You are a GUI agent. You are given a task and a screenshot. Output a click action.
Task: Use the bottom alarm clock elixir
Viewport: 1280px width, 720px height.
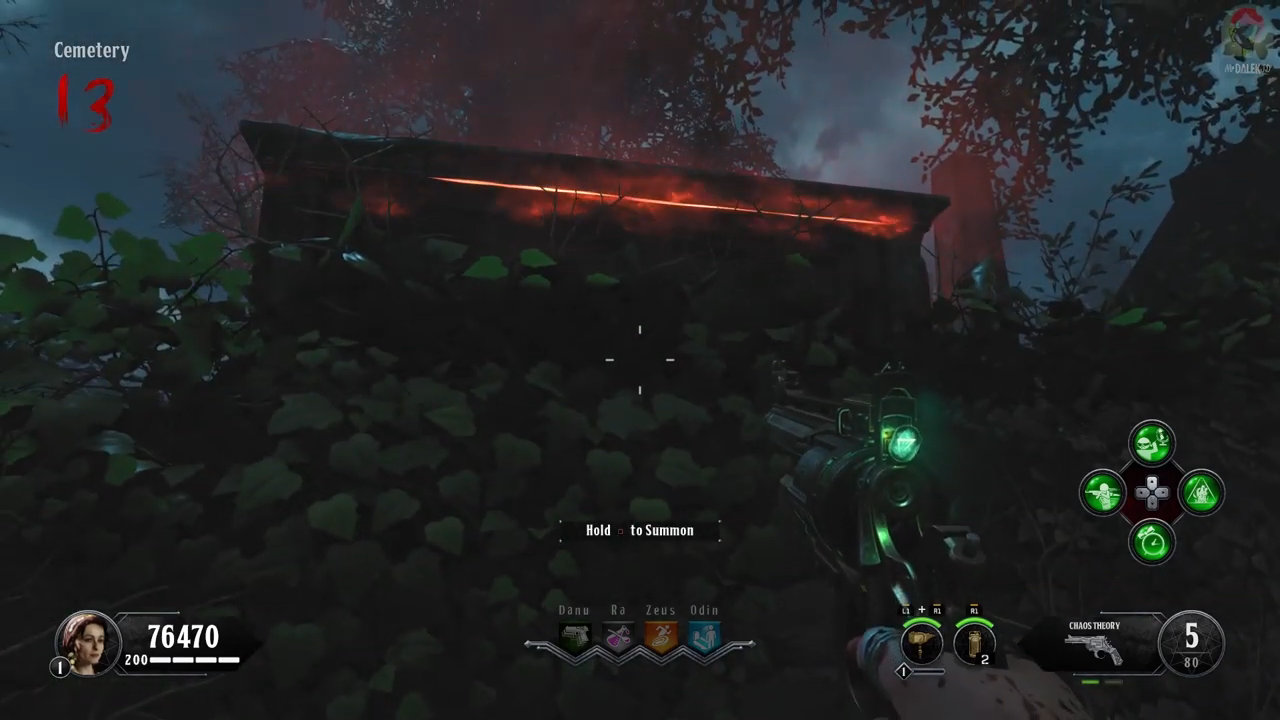coord(1152,542)
